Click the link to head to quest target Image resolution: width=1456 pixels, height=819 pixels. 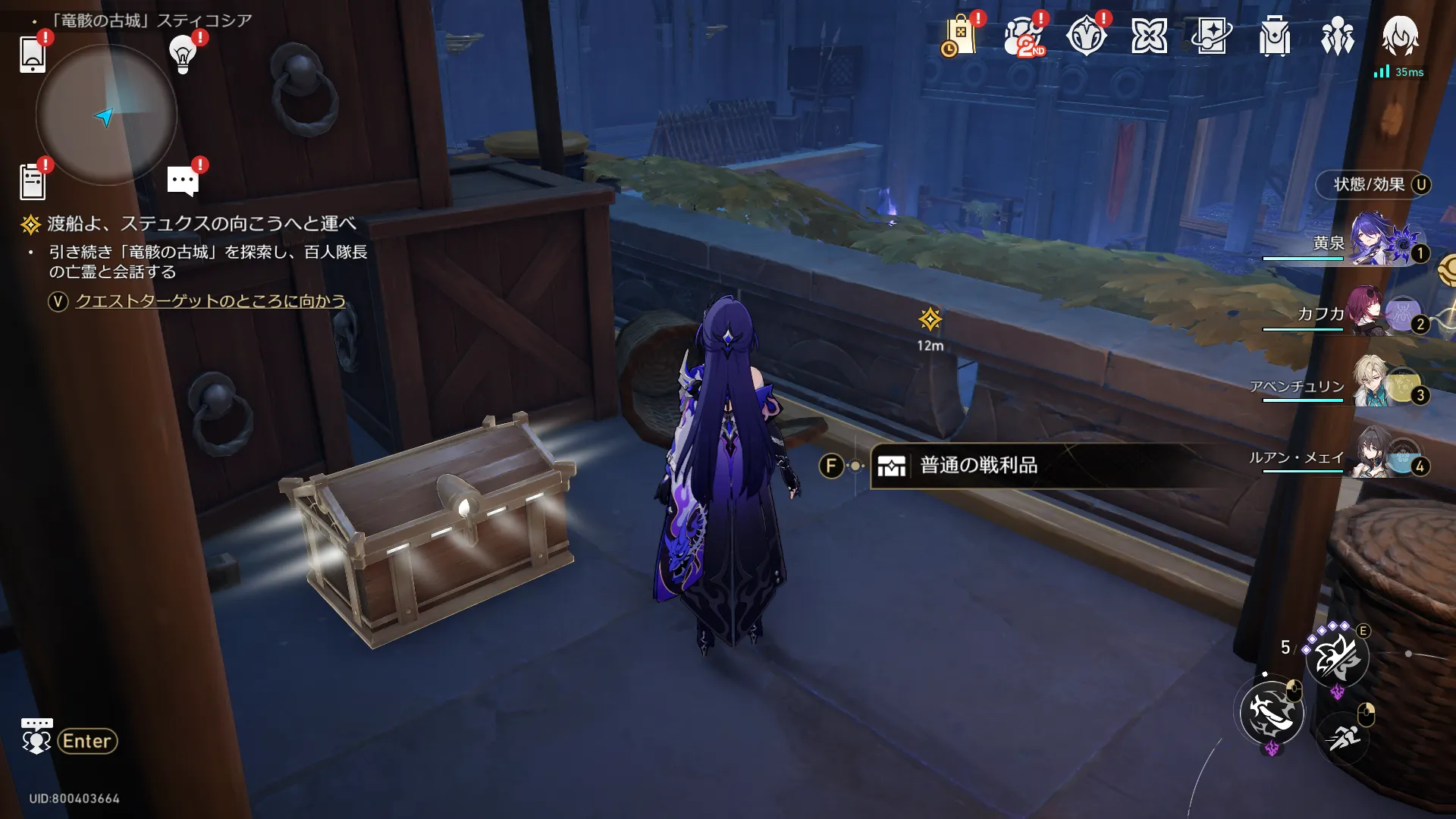coord(210,301)
